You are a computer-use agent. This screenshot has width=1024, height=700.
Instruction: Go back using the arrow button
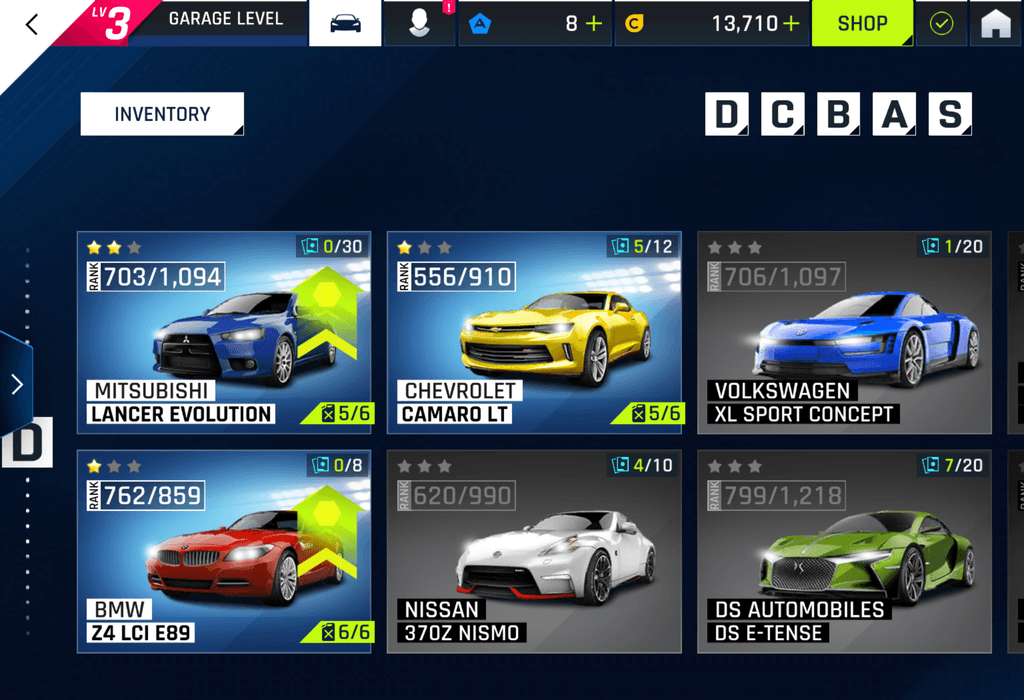coord(32,24)
